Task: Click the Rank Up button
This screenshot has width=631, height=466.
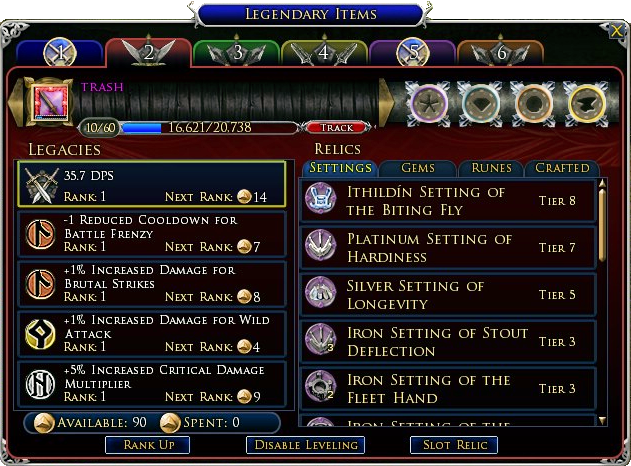Action: click(147, 444)
